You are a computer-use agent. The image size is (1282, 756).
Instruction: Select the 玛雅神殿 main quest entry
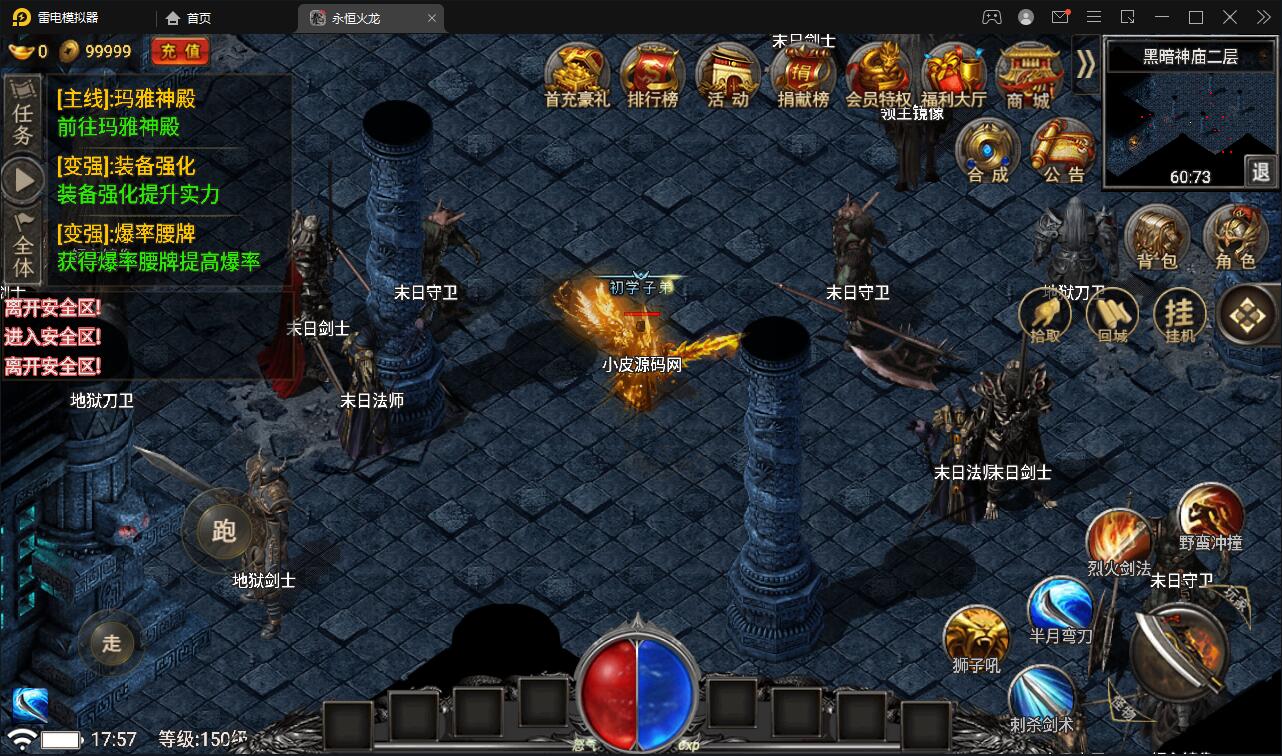[x=126, y=112]
